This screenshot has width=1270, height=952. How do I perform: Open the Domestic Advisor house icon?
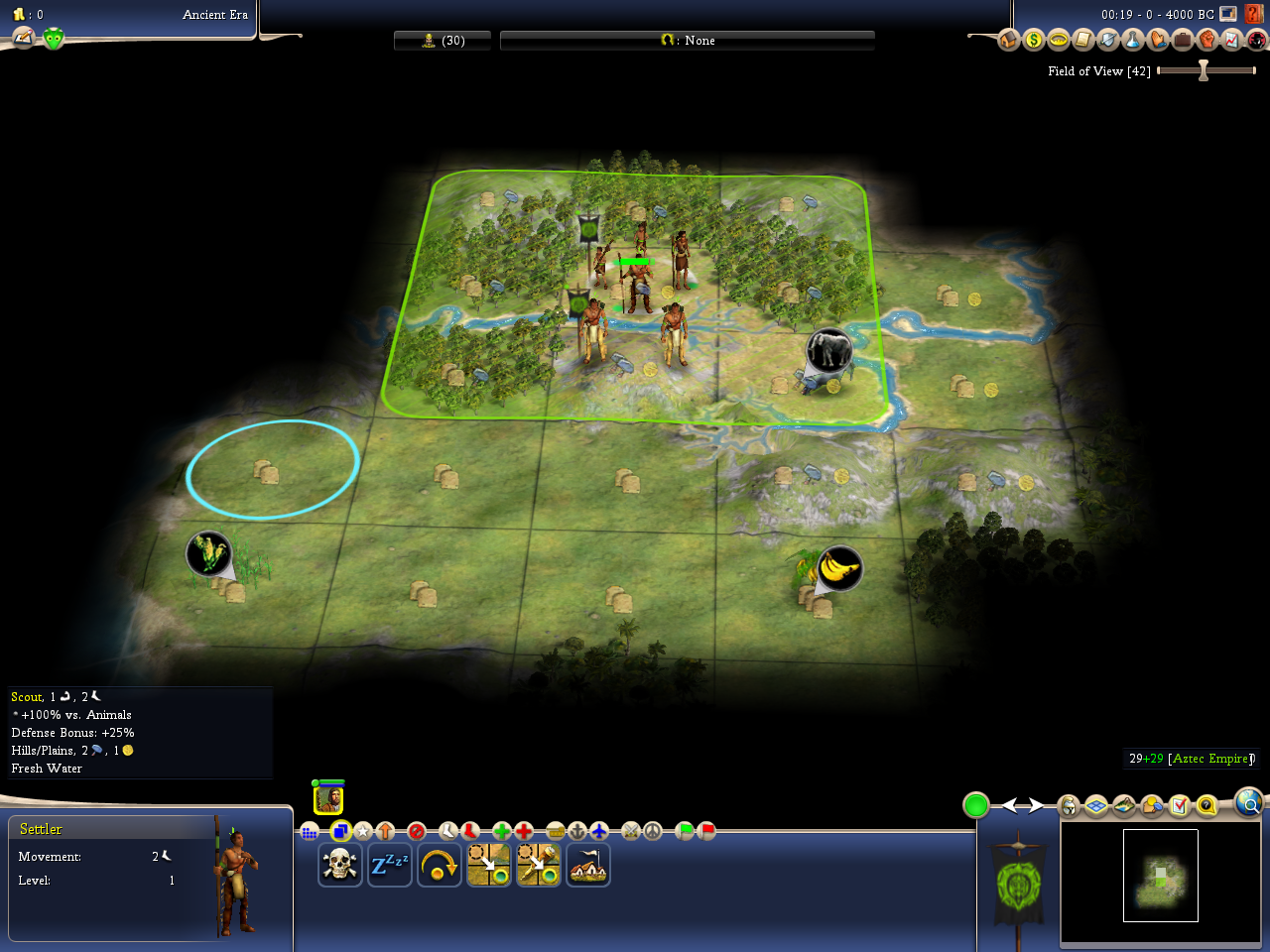1009,40
